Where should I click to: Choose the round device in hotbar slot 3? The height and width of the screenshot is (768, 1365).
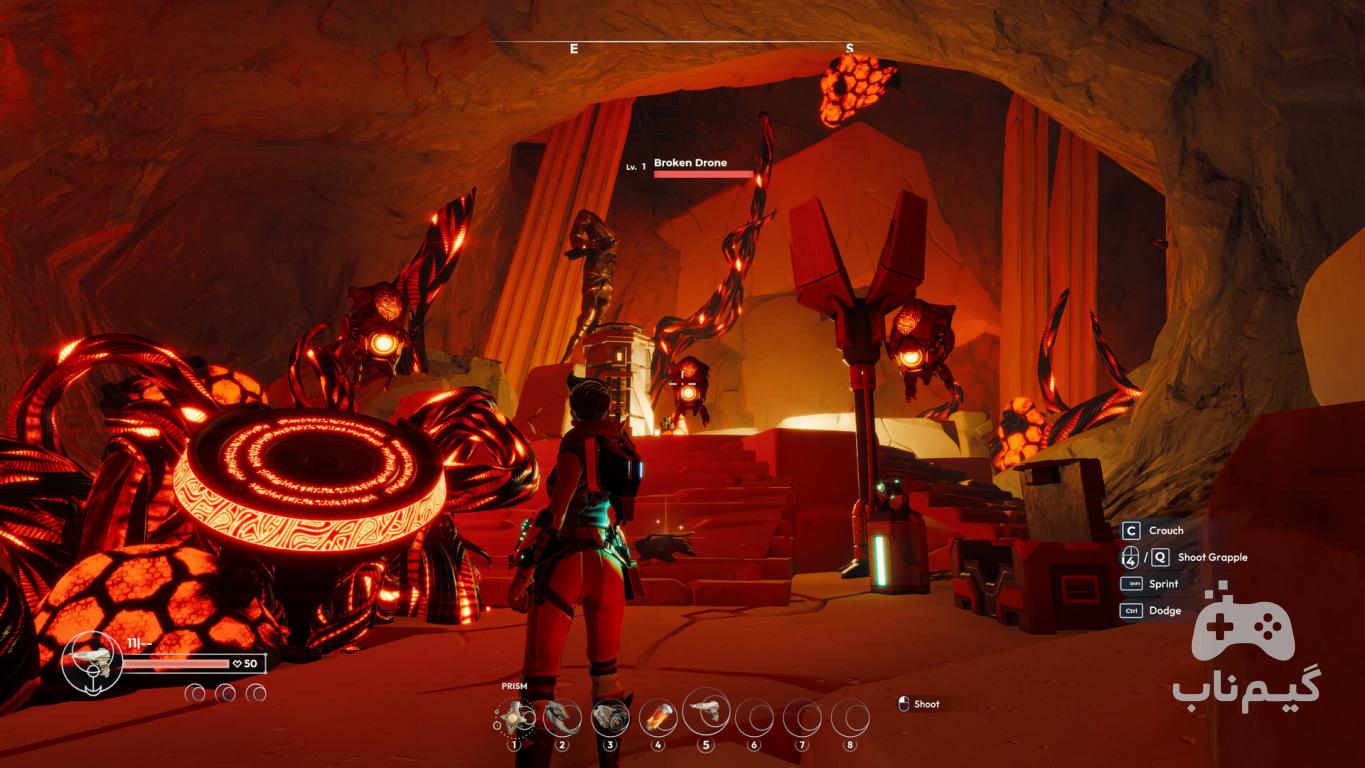click(x=610, y=717)
